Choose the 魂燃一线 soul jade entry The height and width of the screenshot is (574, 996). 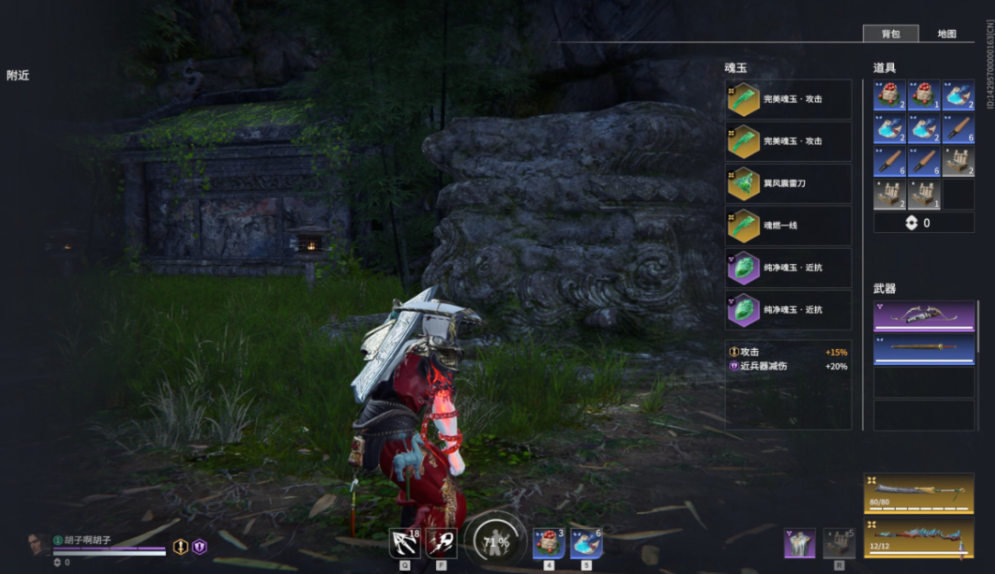tap(788, 226)
